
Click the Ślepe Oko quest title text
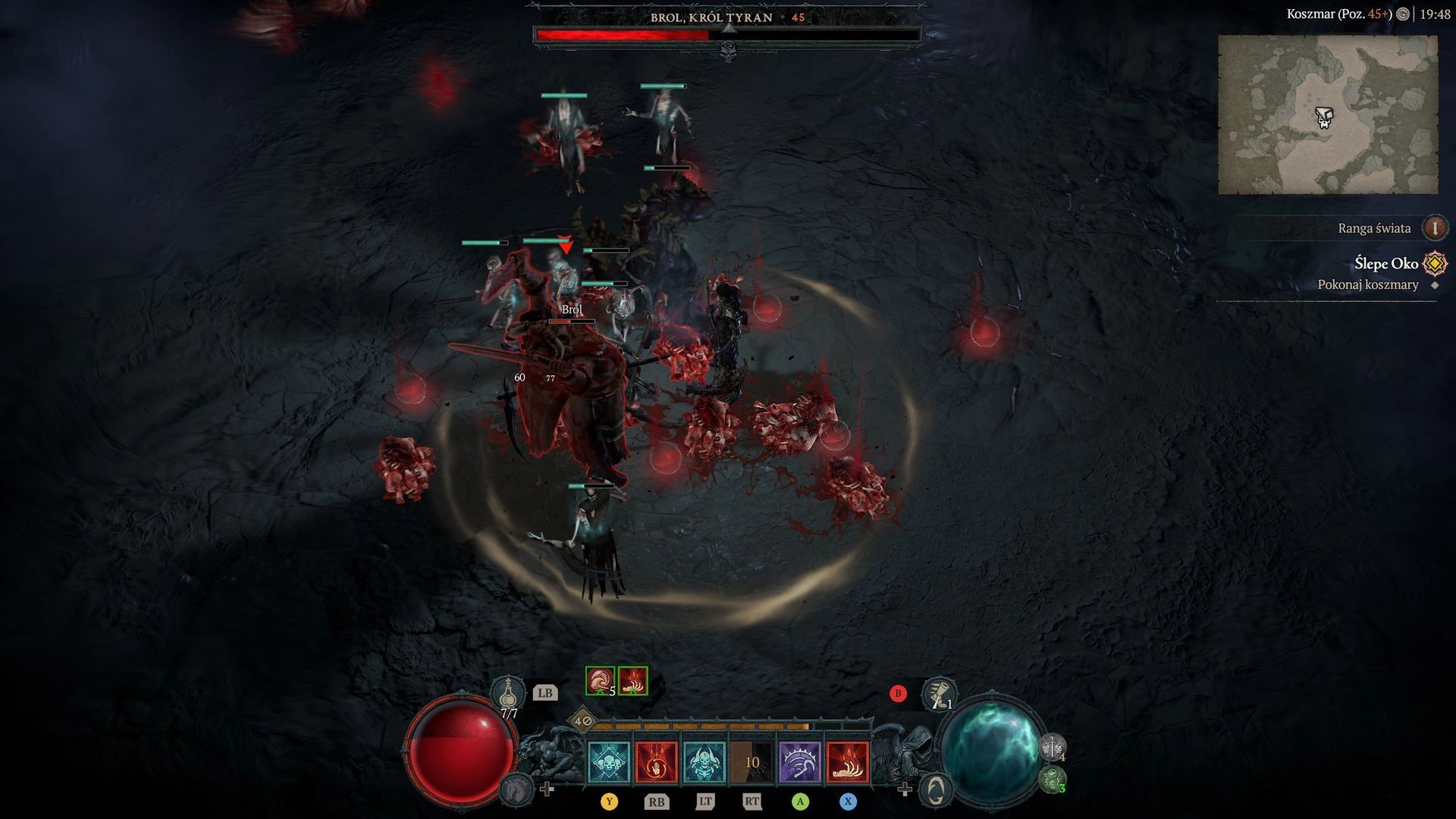tap(1388, 263)
